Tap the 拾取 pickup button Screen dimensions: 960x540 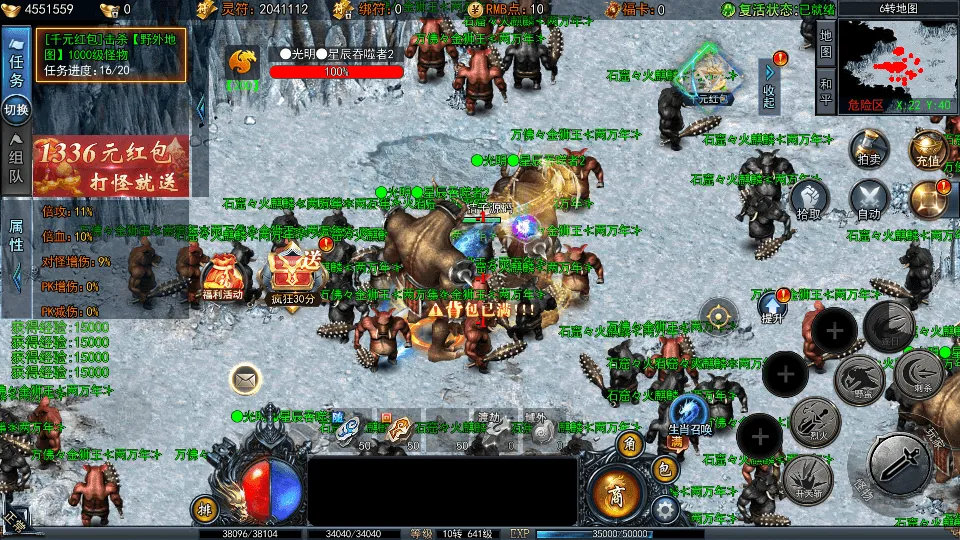(x=809, y=198)
